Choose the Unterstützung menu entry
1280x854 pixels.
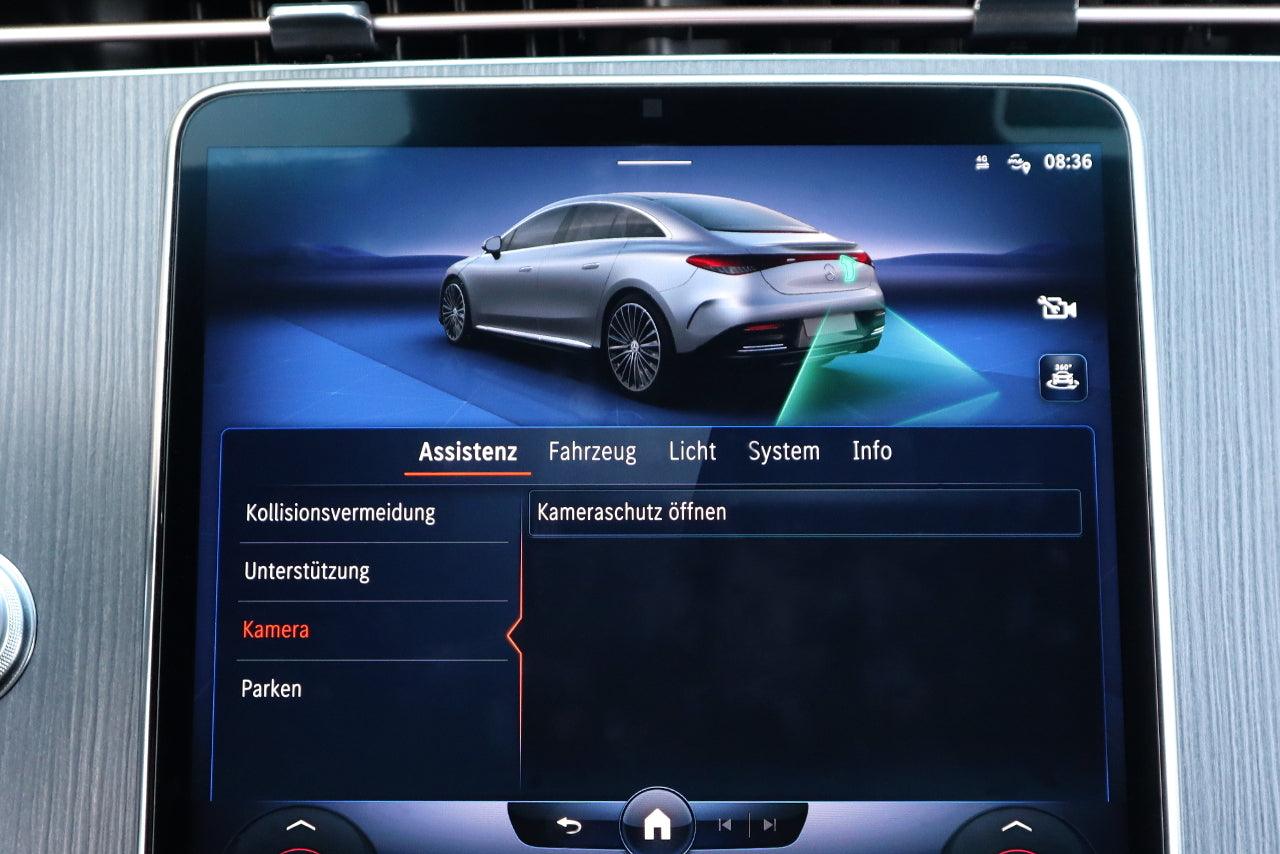click(x=307, y=572)
